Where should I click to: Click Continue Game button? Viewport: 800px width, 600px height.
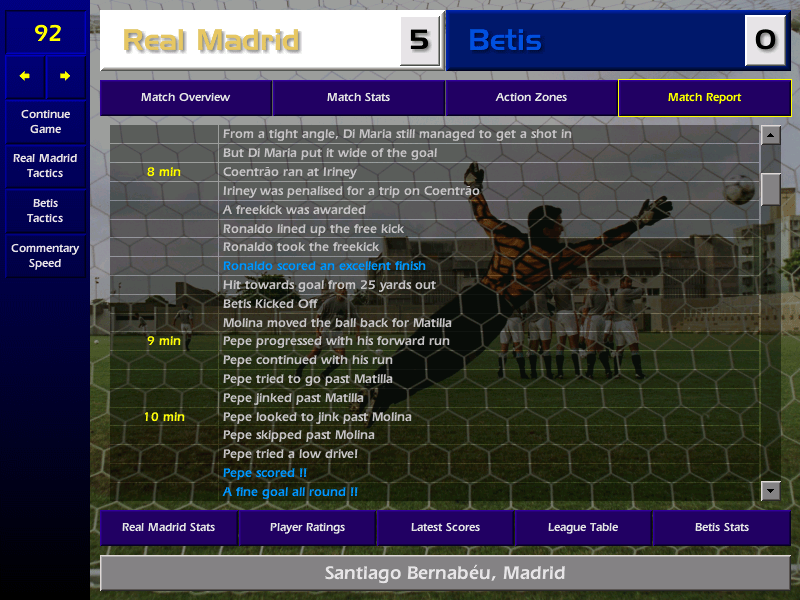pos(45,121)
